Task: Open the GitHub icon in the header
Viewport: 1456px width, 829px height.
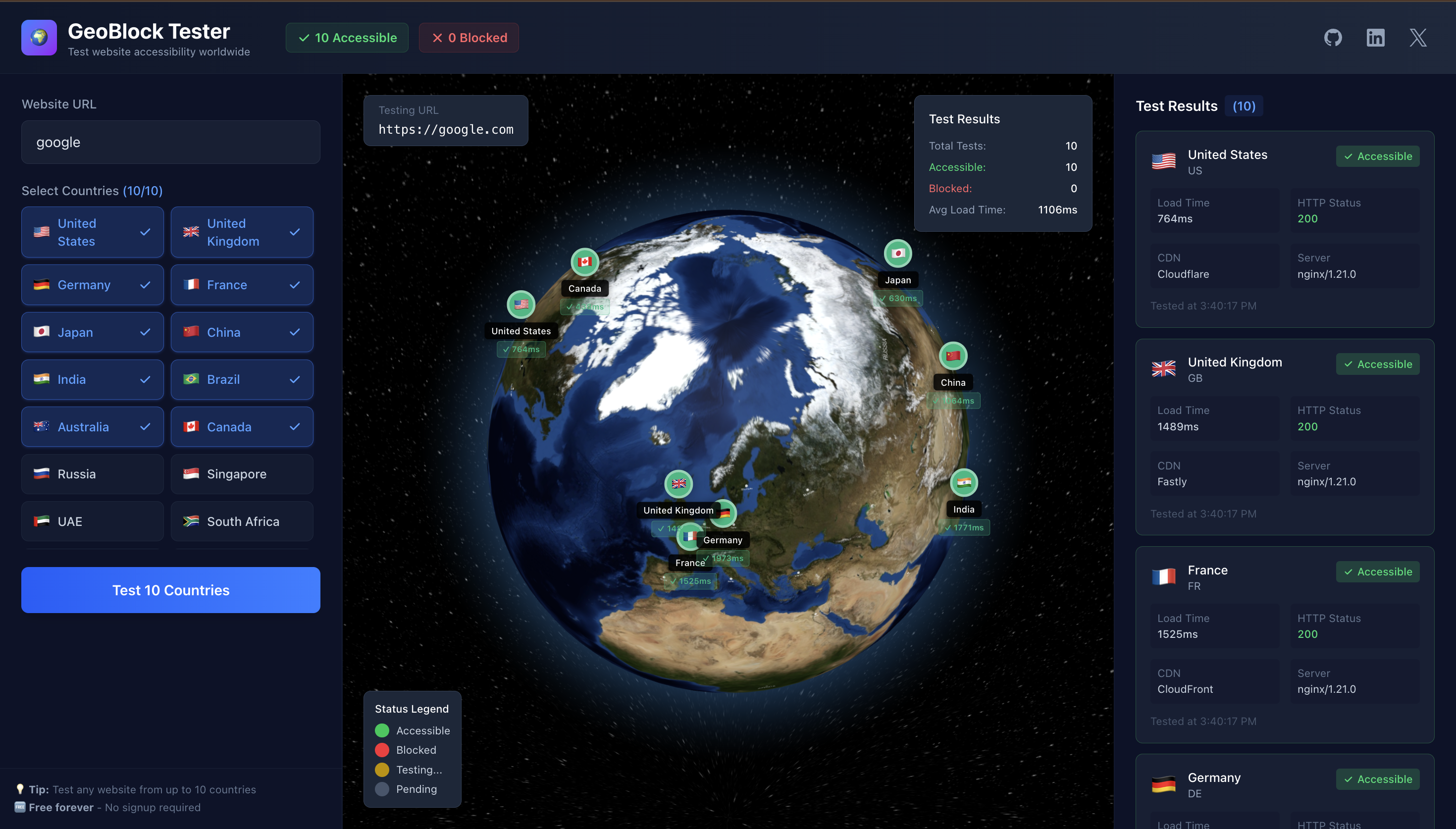Action: click(x=1333, y=38)
